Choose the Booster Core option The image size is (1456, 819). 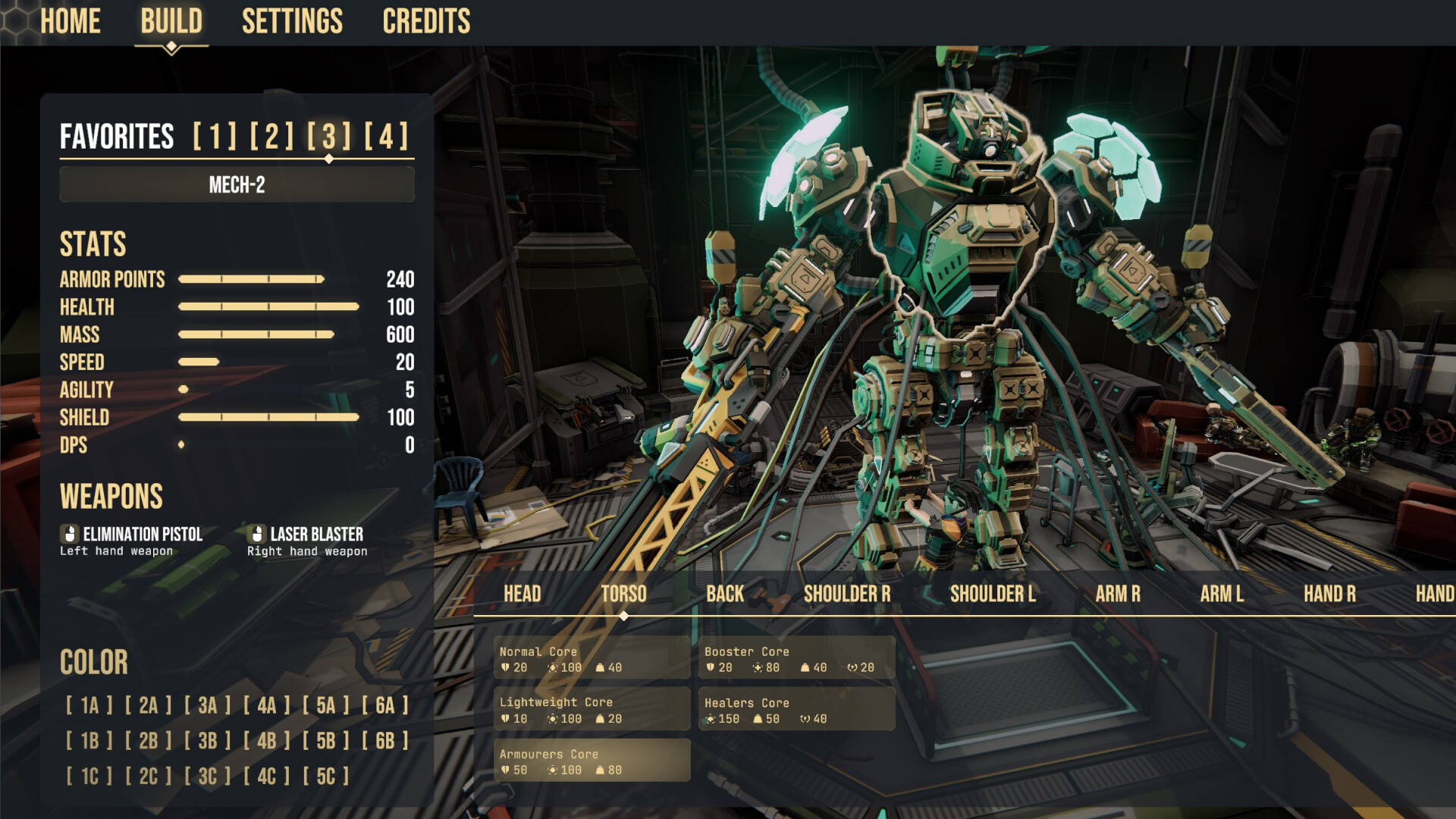pyautogui.click(x=796, y=658)
